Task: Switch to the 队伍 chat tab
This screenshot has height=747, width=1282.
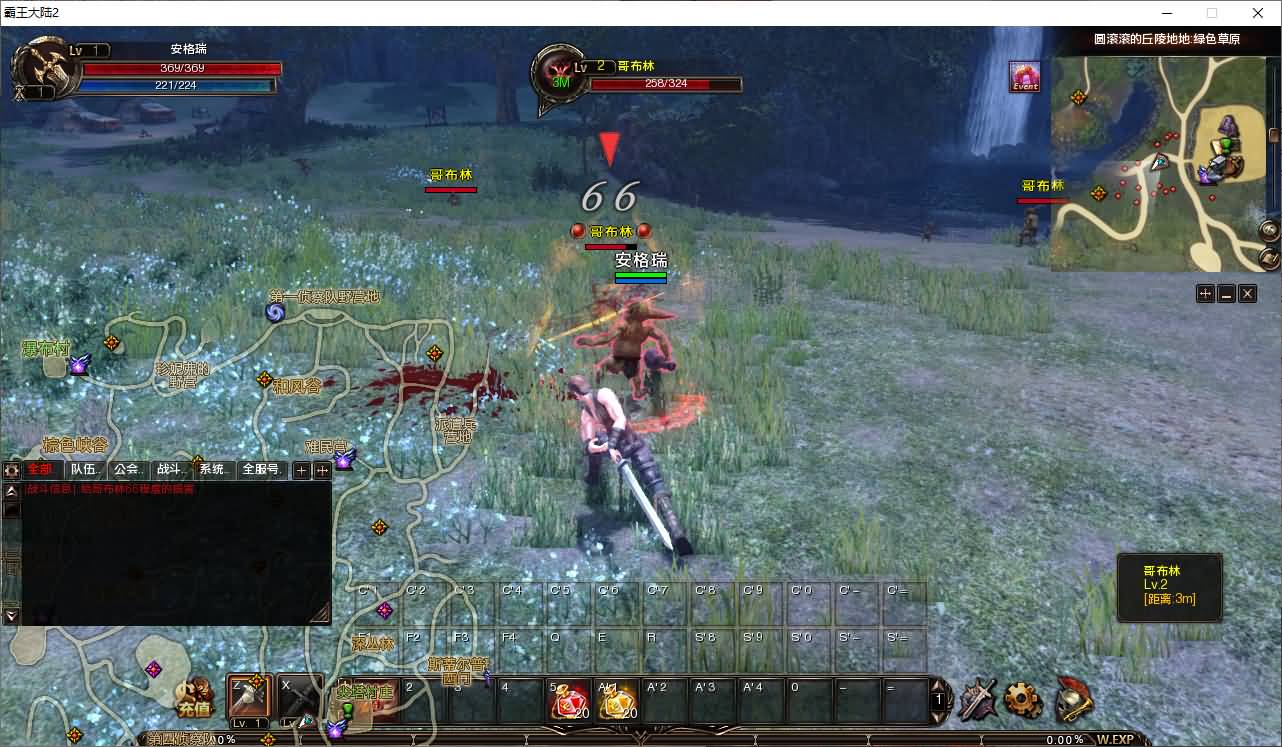Action: (84, 468)
